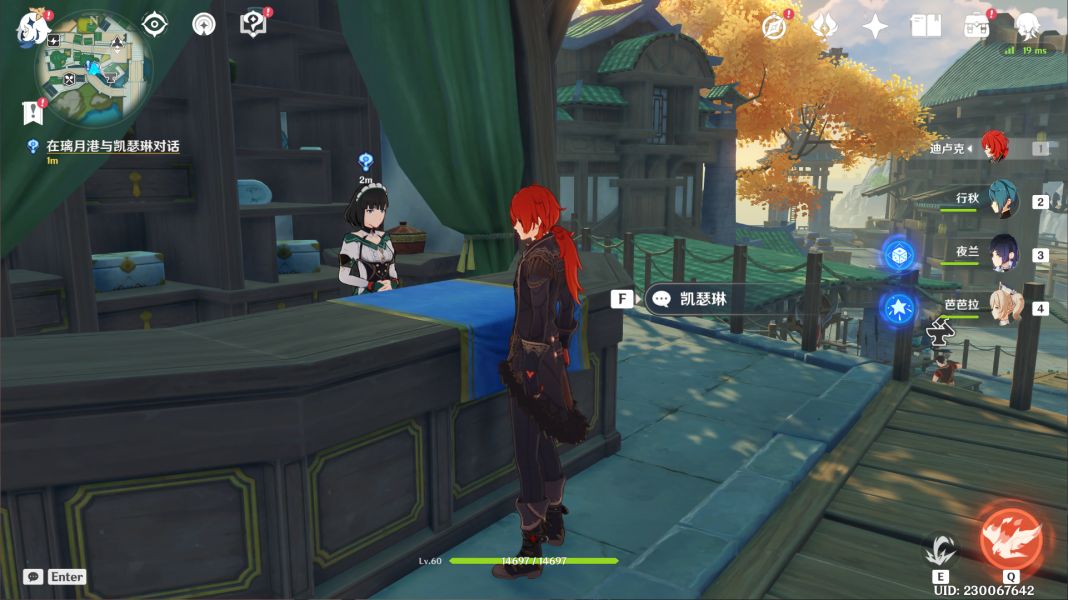Switch to party member 行秋

[x=1003, y=200]
